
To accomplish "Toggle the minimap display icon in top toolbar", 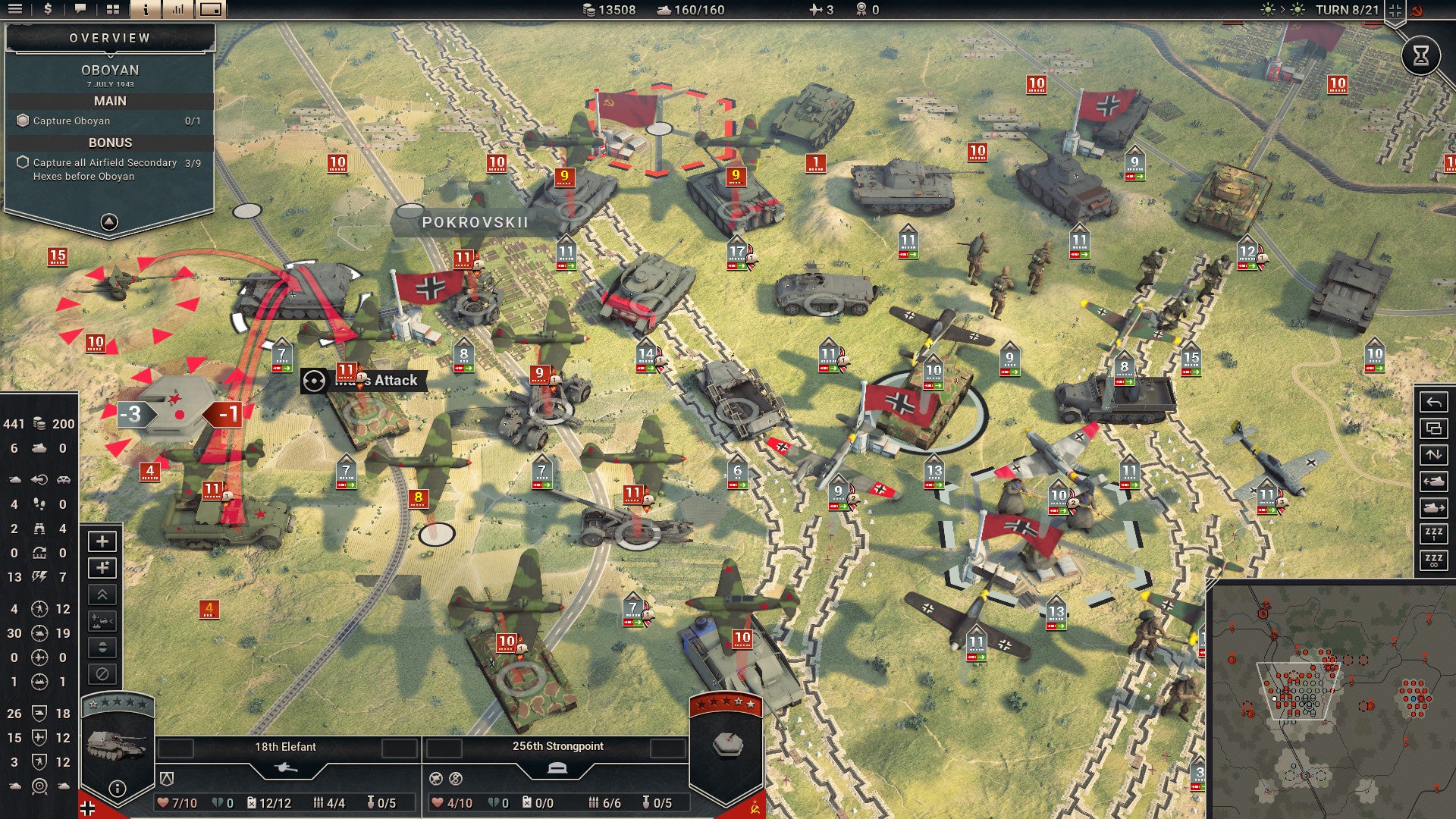I will pos(210,10).
